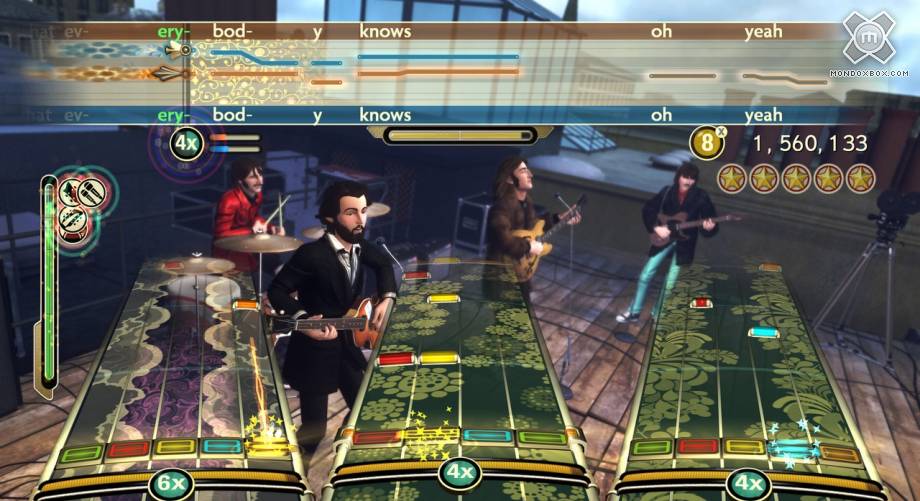Tap the red drum pad on the center highway
This screenshot has width=920, height=501.
click(x=374, y=437)
